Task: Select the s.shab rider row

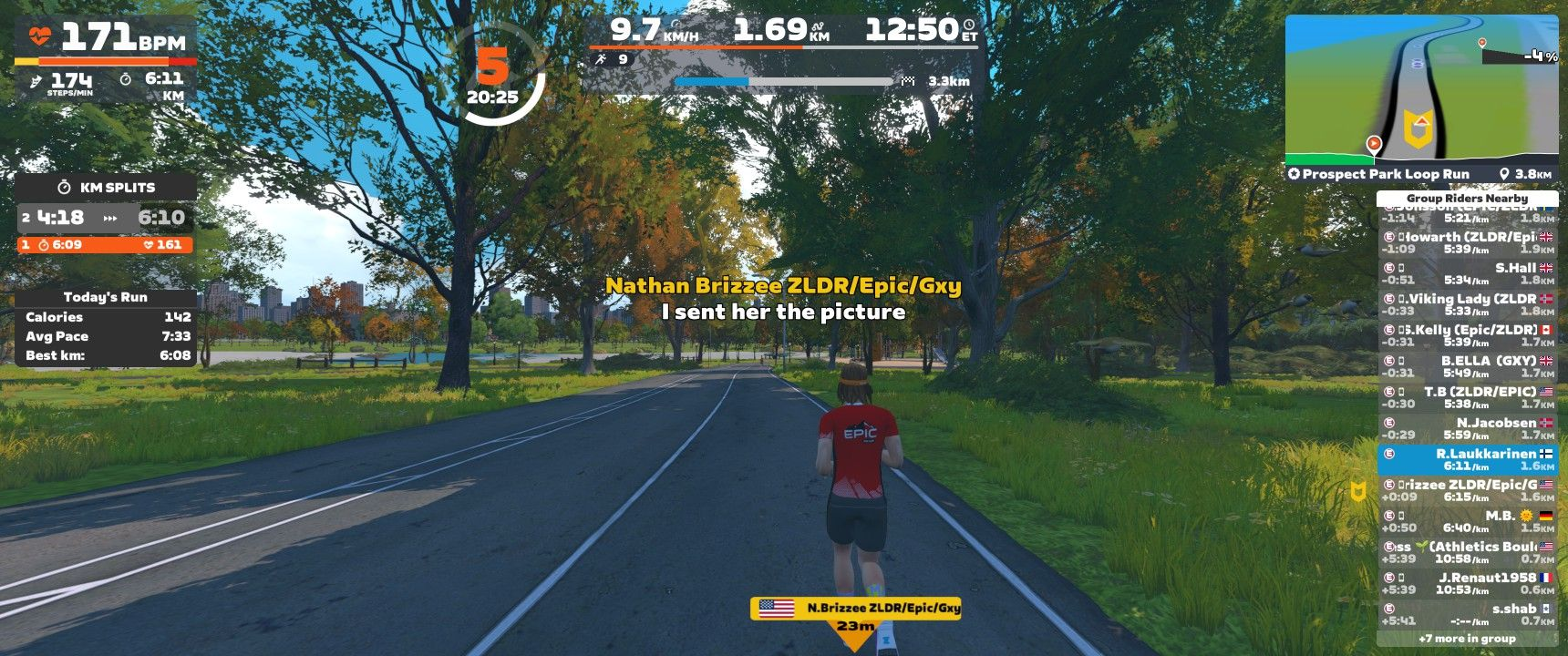Action: (x=1466, y=615)
